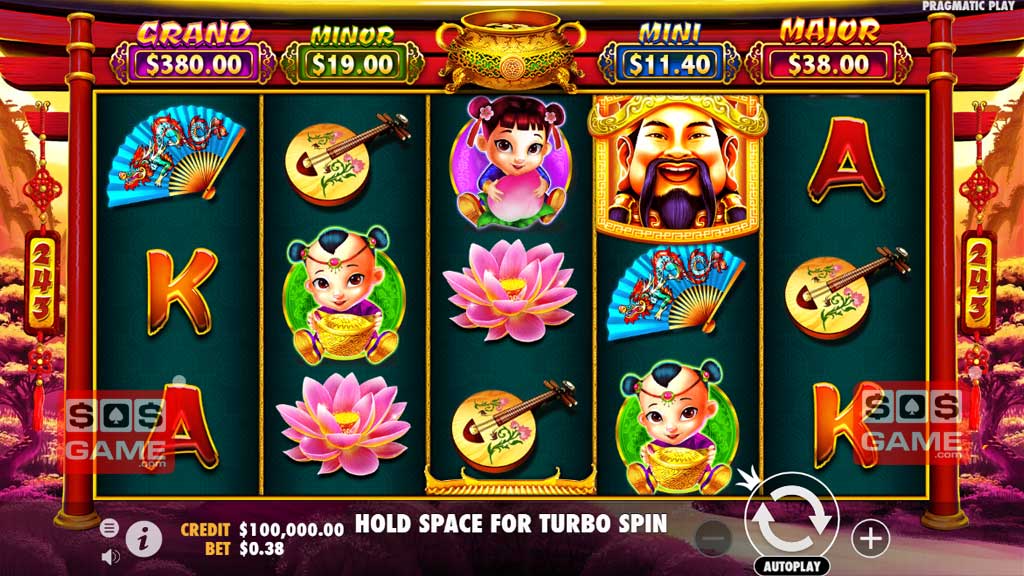Open the game info paytable
The height and width of the screenshot is (576, 1024).
[x=144, y=540]
